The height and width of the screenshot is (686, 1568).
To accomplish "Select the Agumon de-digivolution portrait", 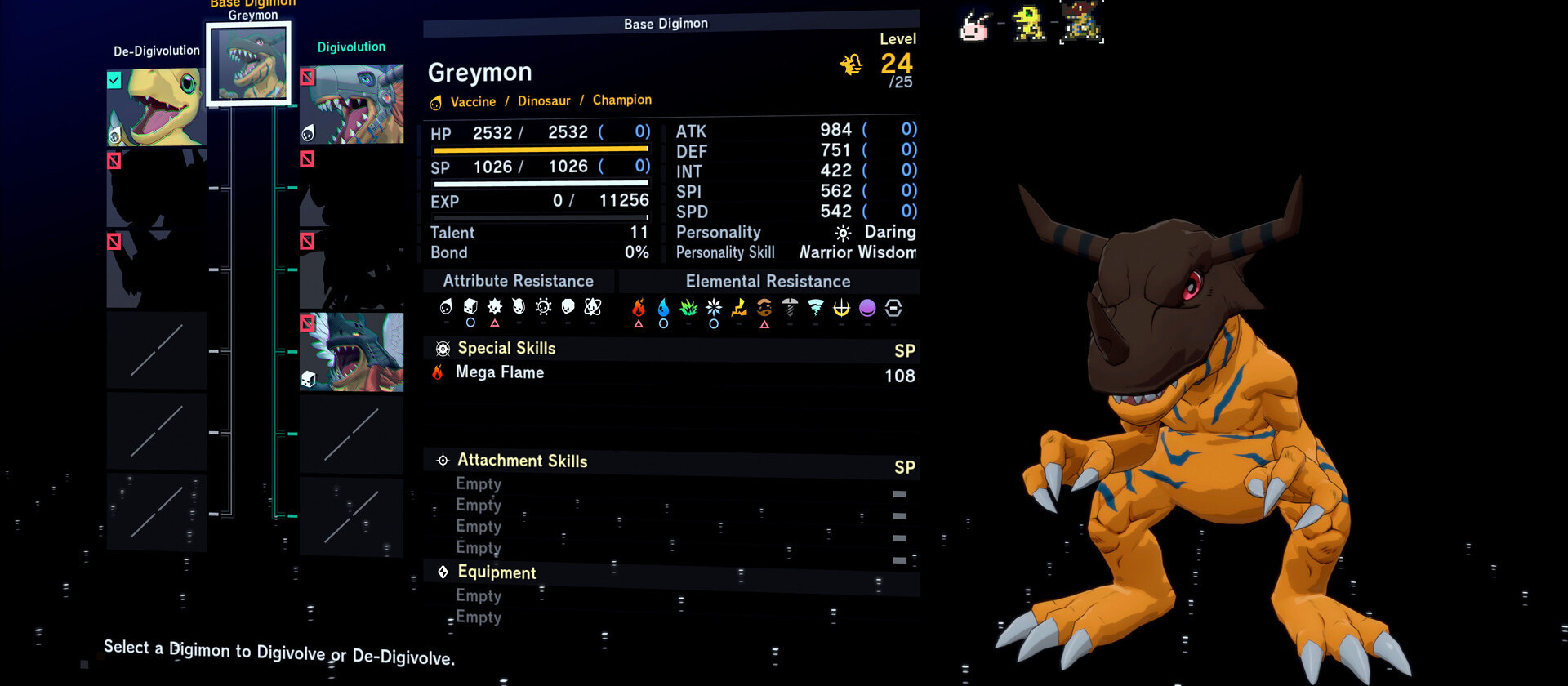I will [156, 107].
